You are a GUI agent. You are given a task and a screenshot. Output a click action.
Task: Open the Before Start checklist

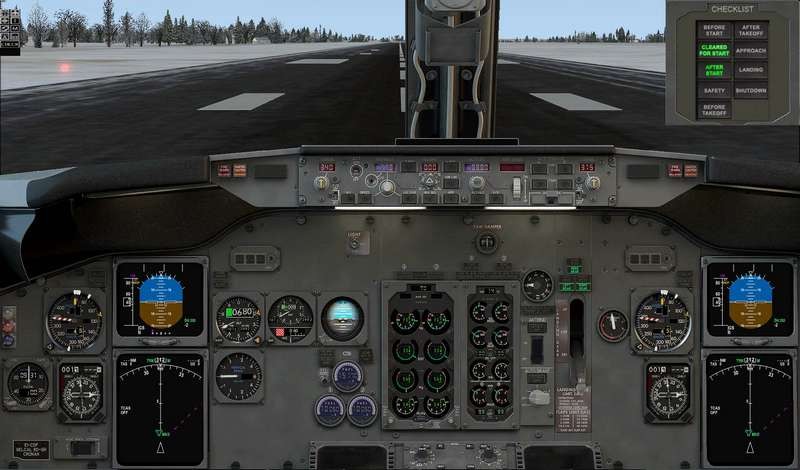(714, 30)
